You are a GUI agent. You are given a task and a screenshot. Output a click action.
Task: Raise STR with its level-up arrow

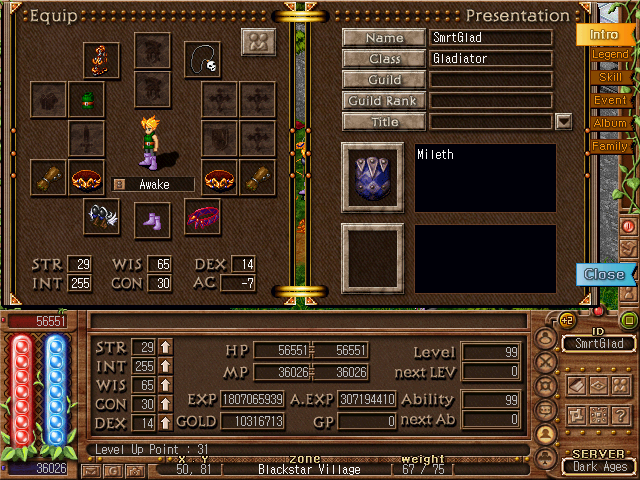tap(166, 347)
